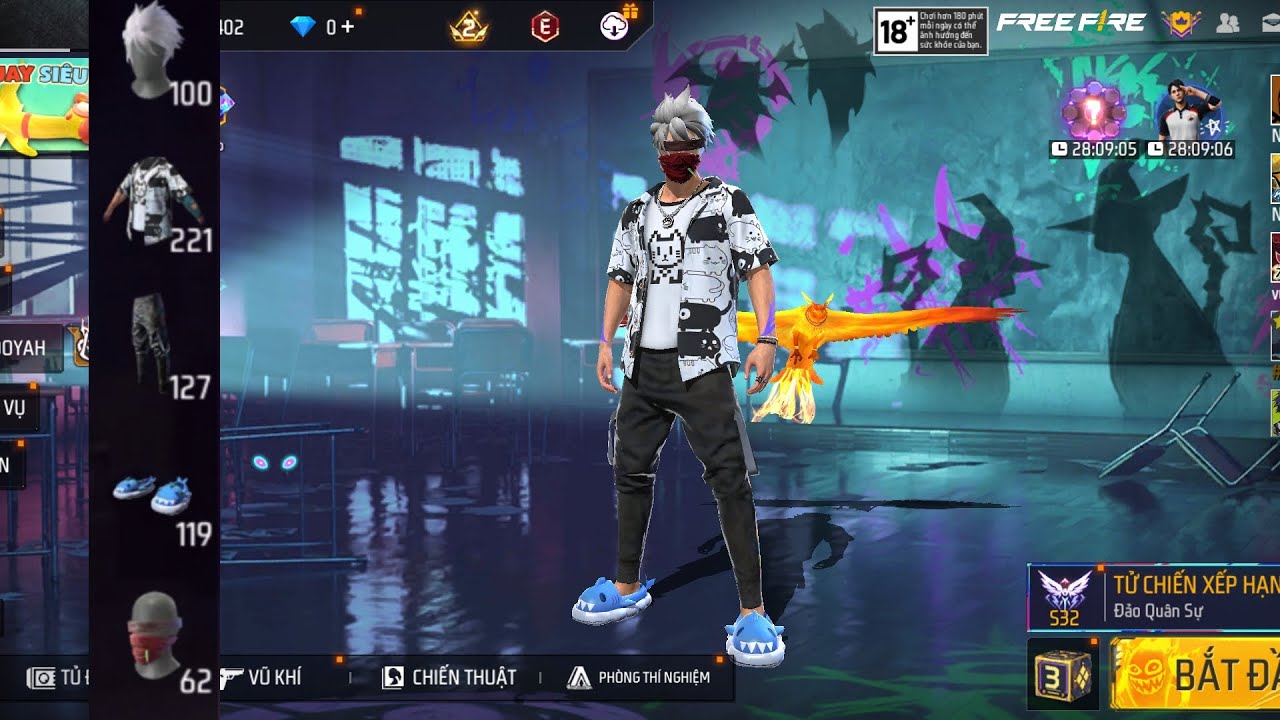Viewport: 1280px width, 720px height.
Task: Open the CHIẾN THUẬT menu
Action: [450, 677]
